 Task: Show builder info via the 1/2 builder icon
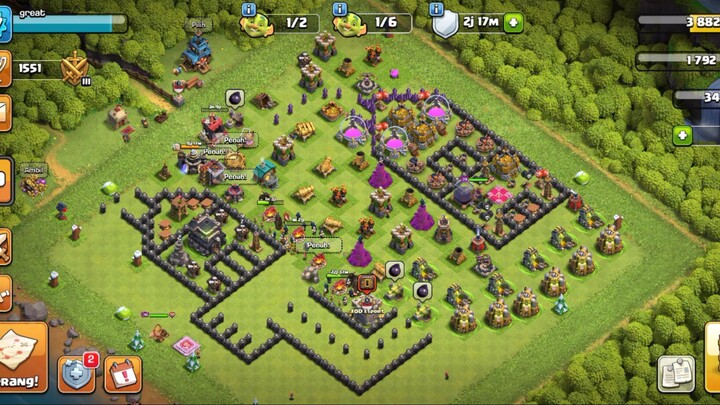(x=254, y=22)
